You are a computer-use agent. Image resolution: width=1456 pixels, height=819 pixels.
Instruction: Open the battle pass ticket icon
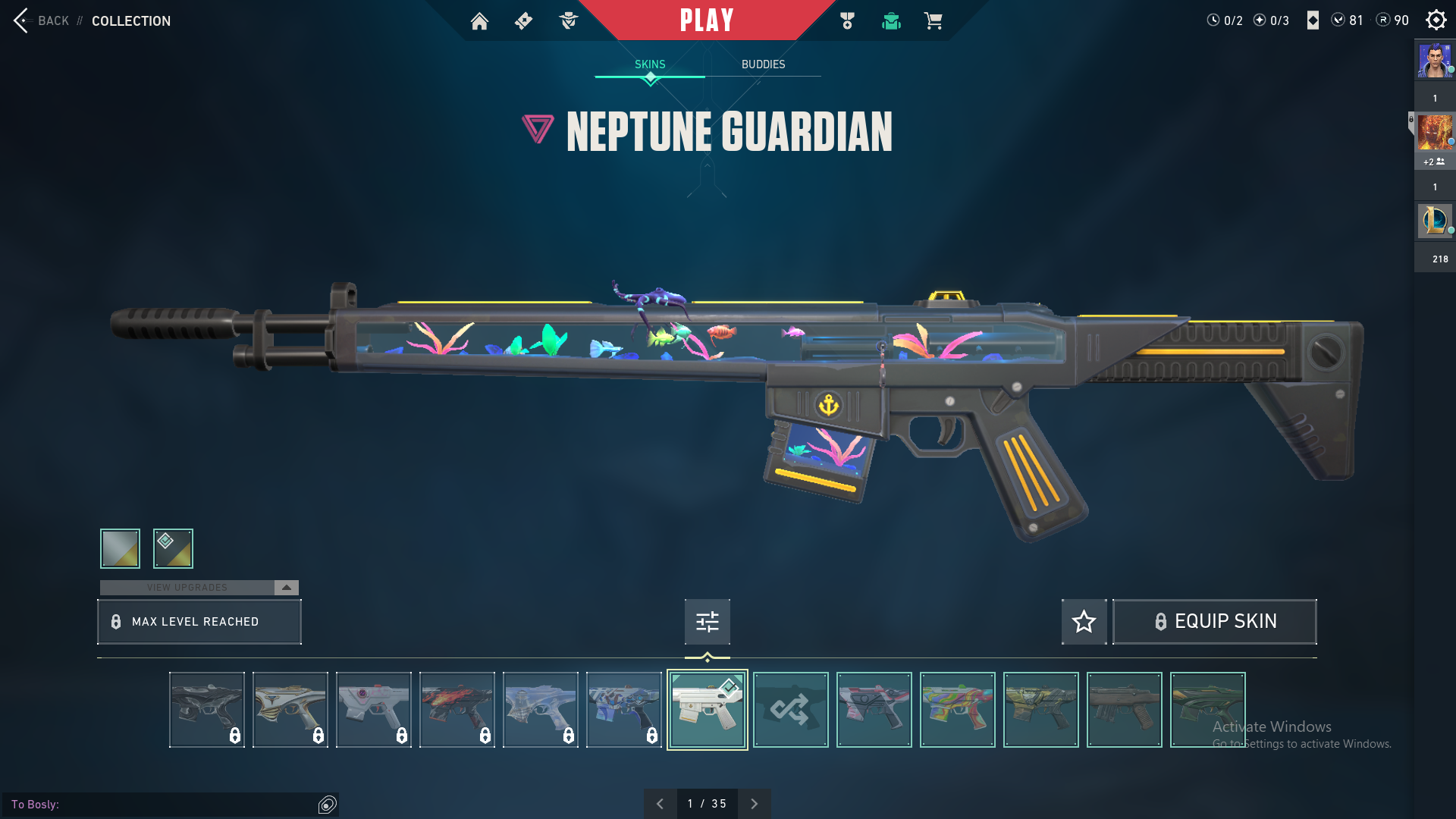(x=523, y=21)
